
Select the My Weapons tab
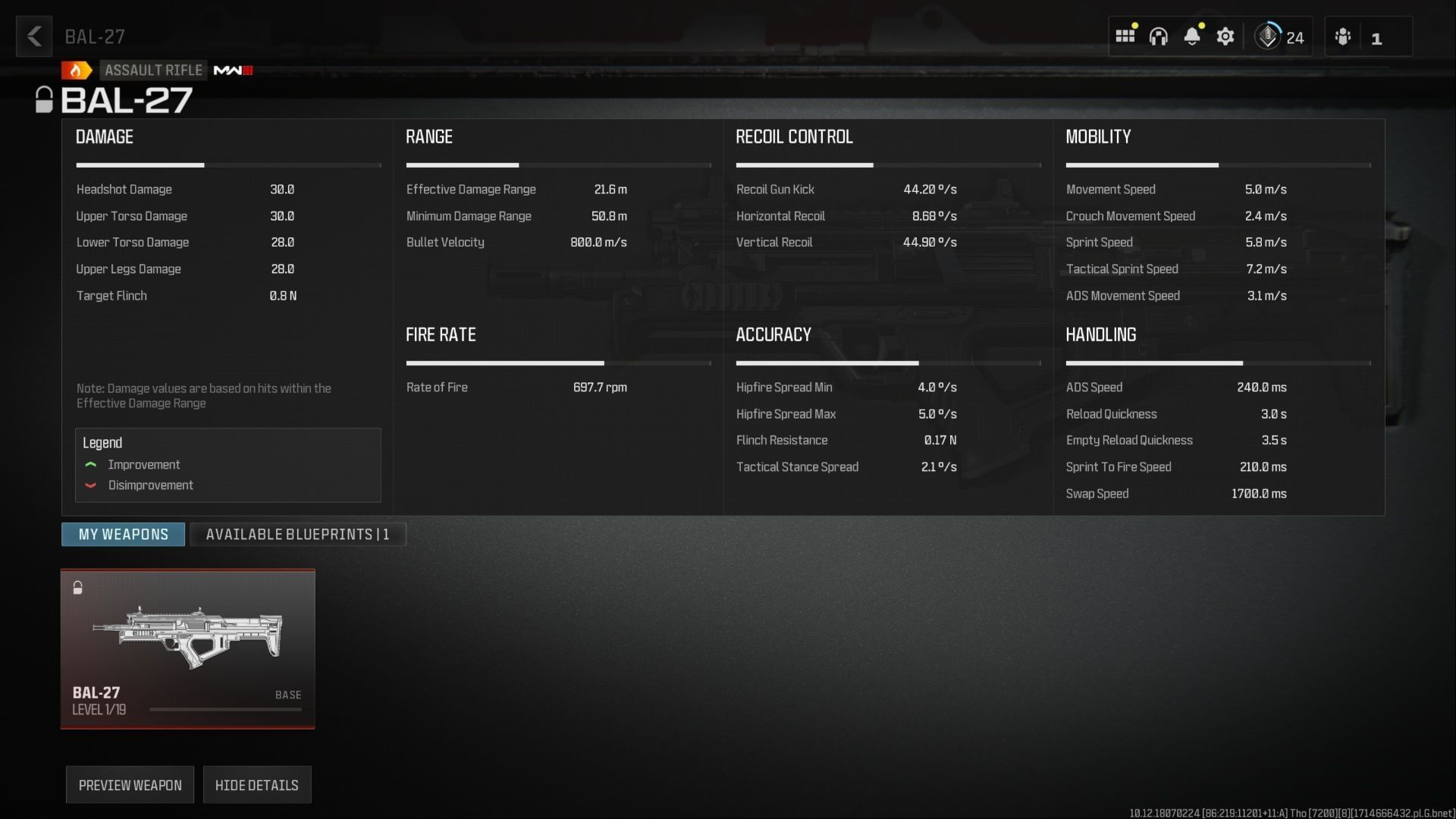point(122,535)
